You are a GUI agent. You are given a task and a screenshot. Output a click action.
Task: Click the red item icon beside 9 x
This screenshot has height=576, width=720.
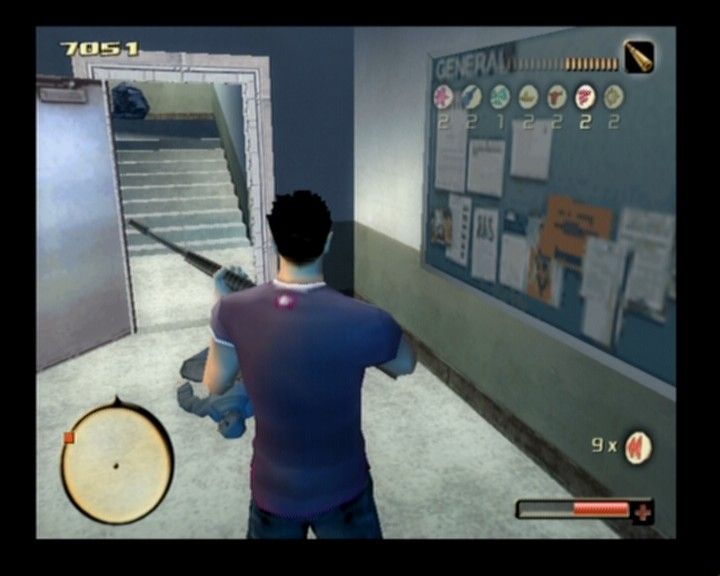[x=637, y=447]
